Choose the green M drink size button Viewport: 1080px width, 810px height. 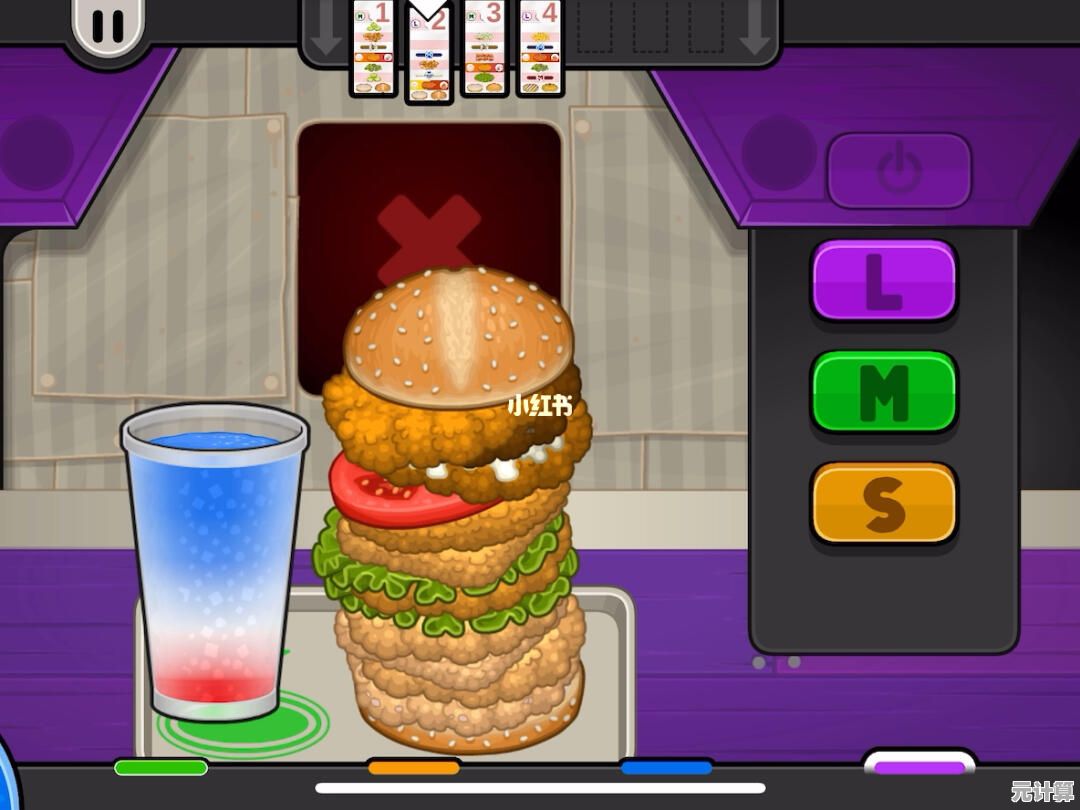883,392
